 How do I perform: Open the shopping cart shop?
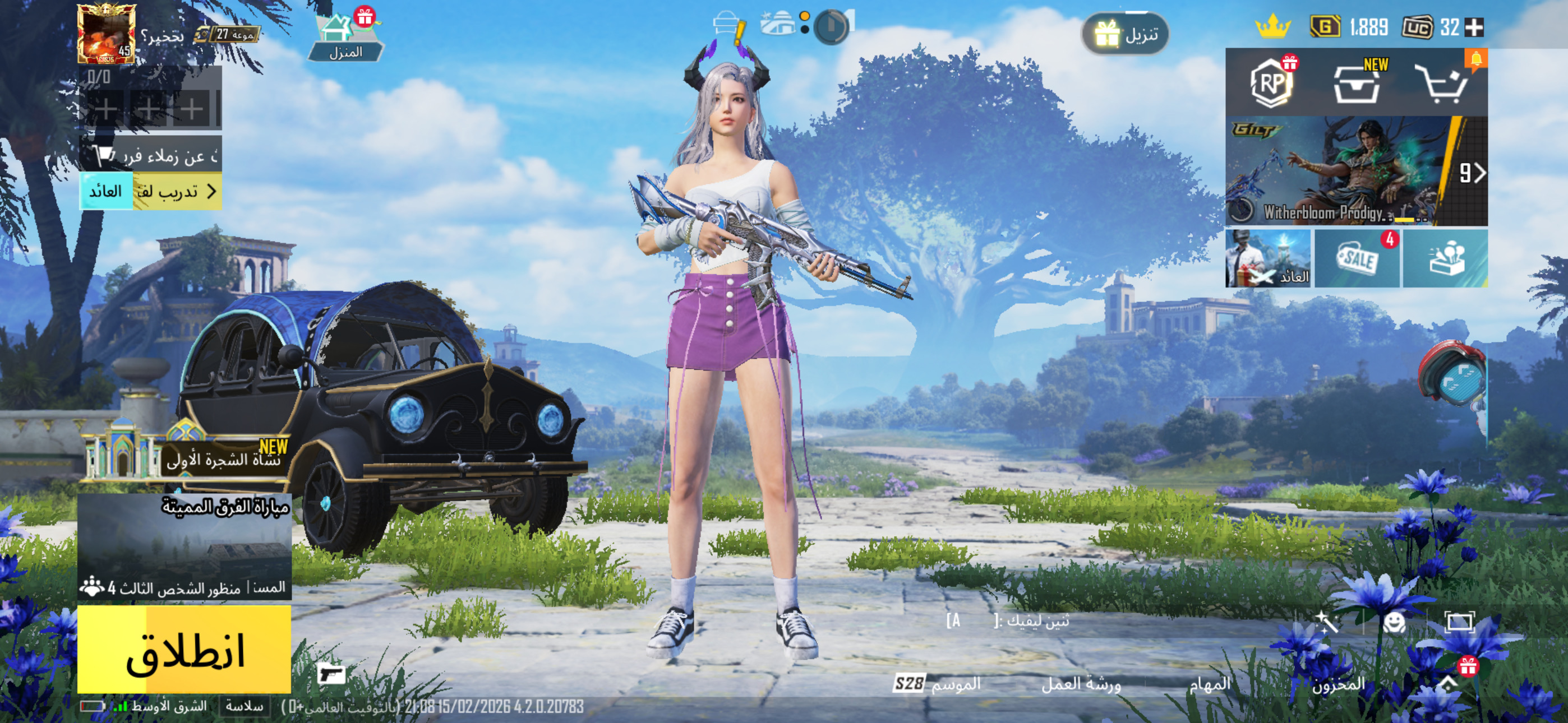[1442, 84]
